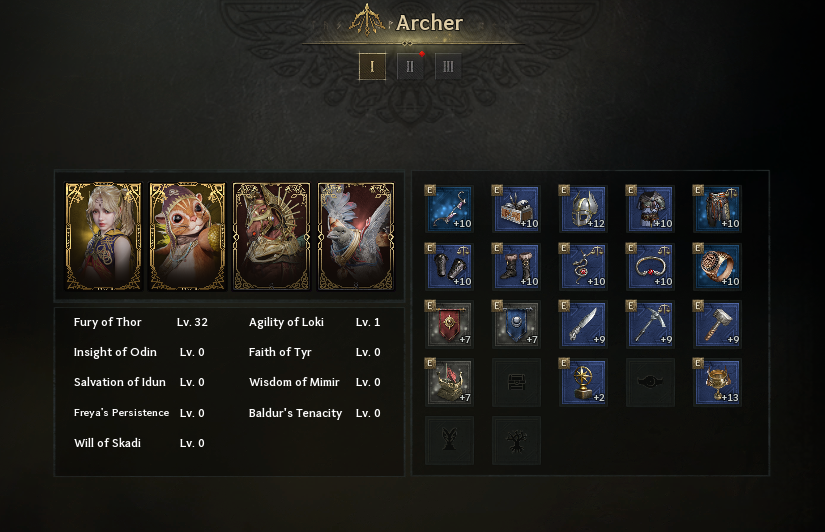Select the pickaxe tool slot
The height and width of the screenshot is (532, 825).
tap(650, 324)
